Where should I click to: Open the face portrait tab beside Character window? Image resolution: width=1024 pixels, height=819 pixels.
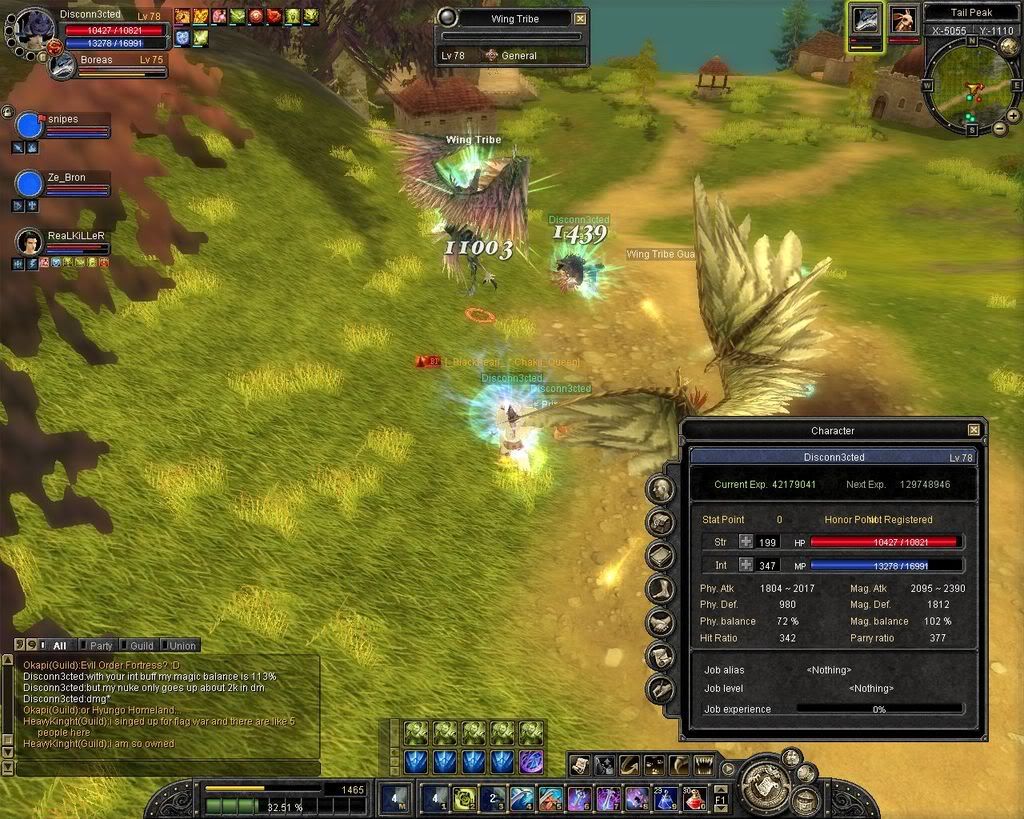coord(659,488)
